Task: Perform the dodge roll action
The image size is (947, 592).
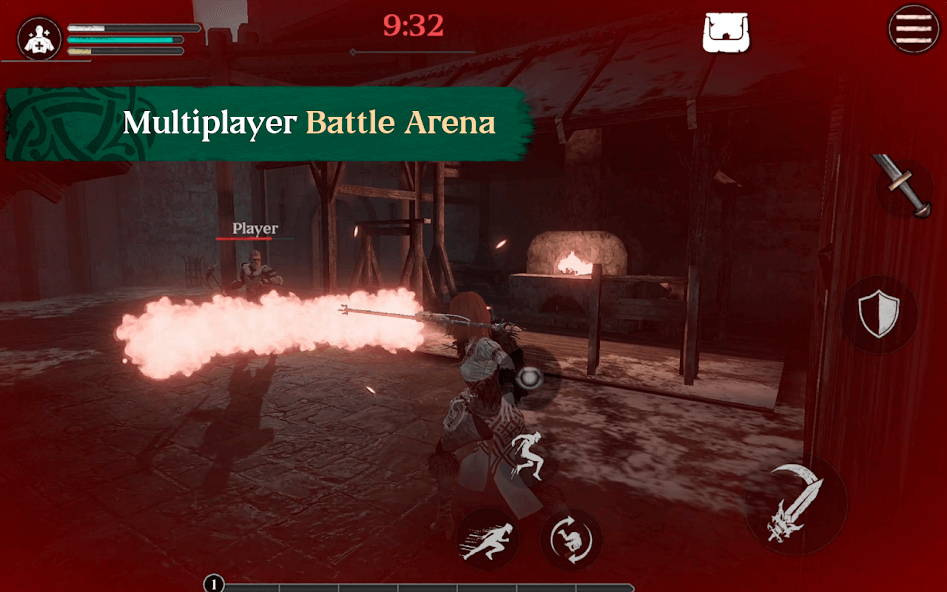Action: click(571, 539)
